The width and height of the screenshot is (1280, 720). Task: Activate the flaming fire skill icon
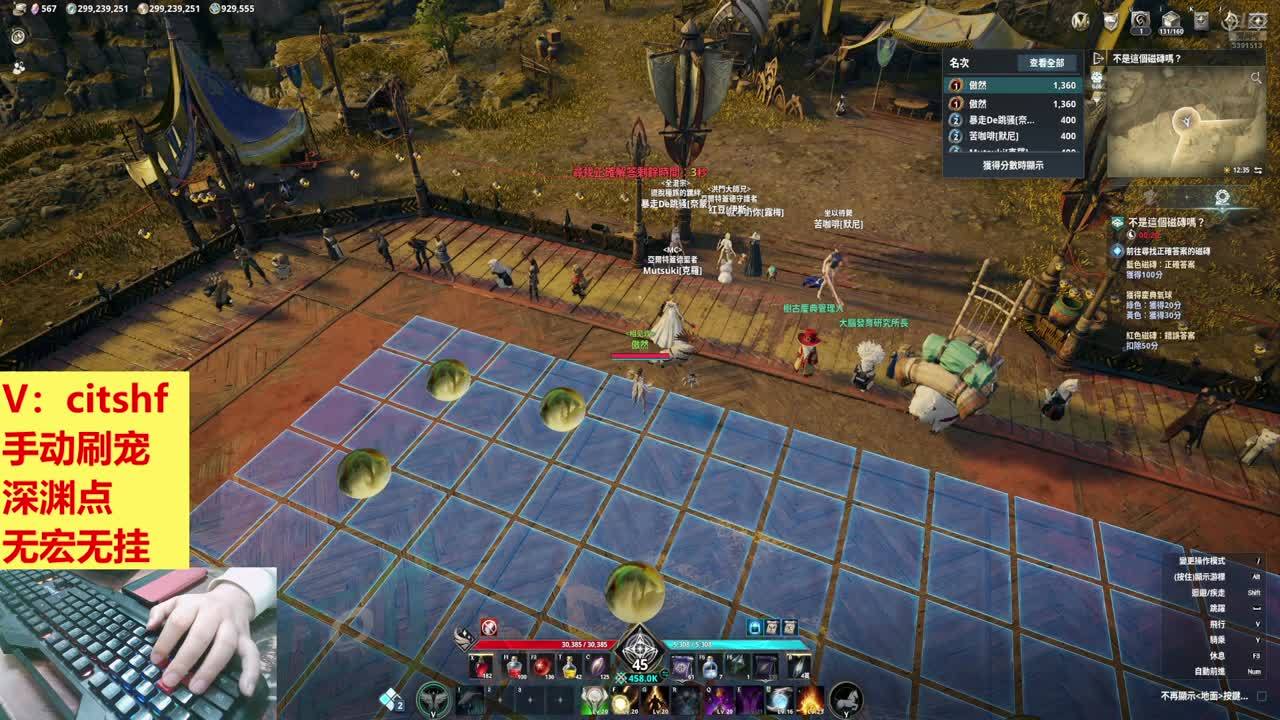tap(809, 699)
